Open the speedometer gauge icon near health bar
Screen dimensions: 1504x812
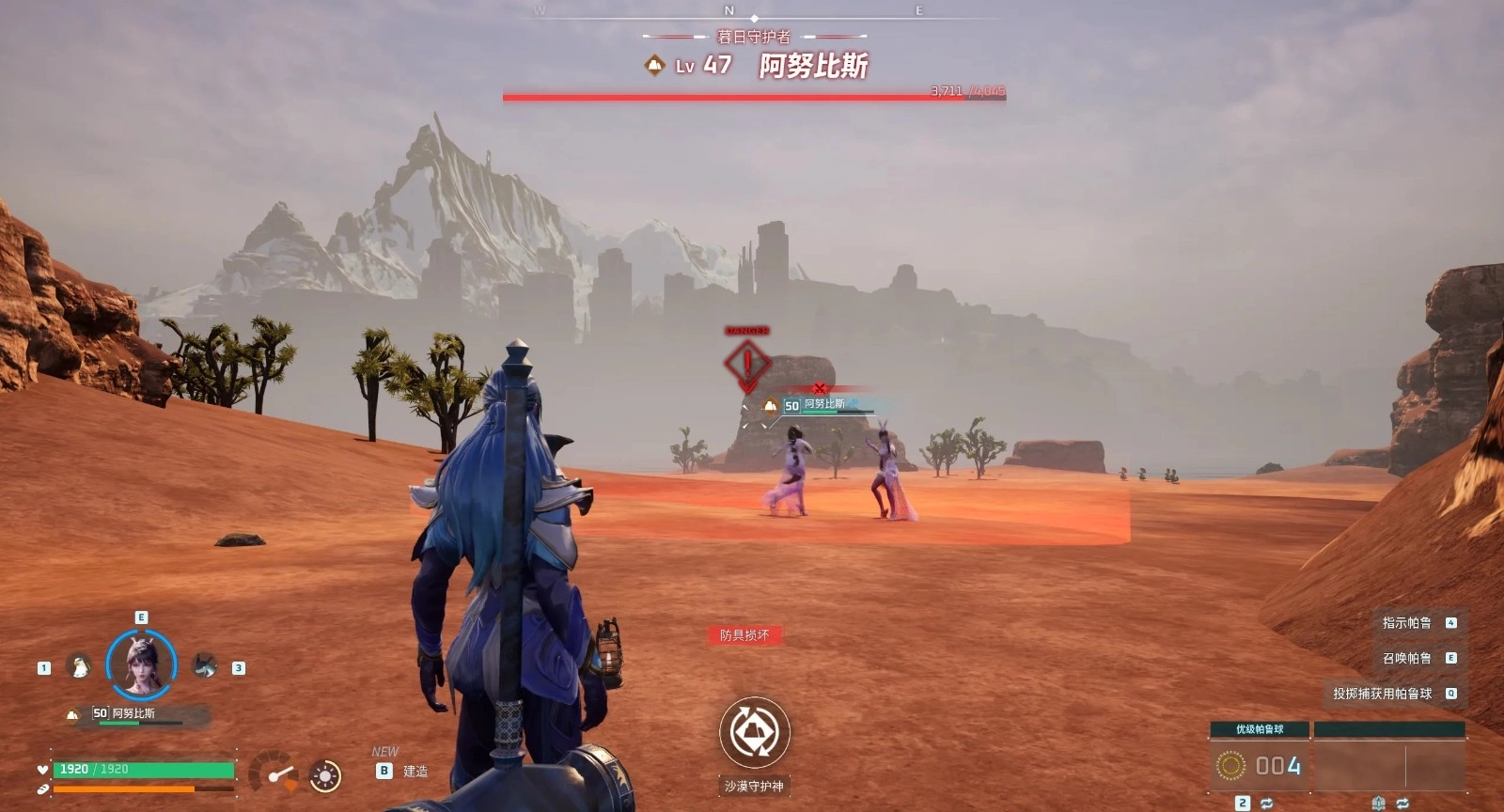273,773
